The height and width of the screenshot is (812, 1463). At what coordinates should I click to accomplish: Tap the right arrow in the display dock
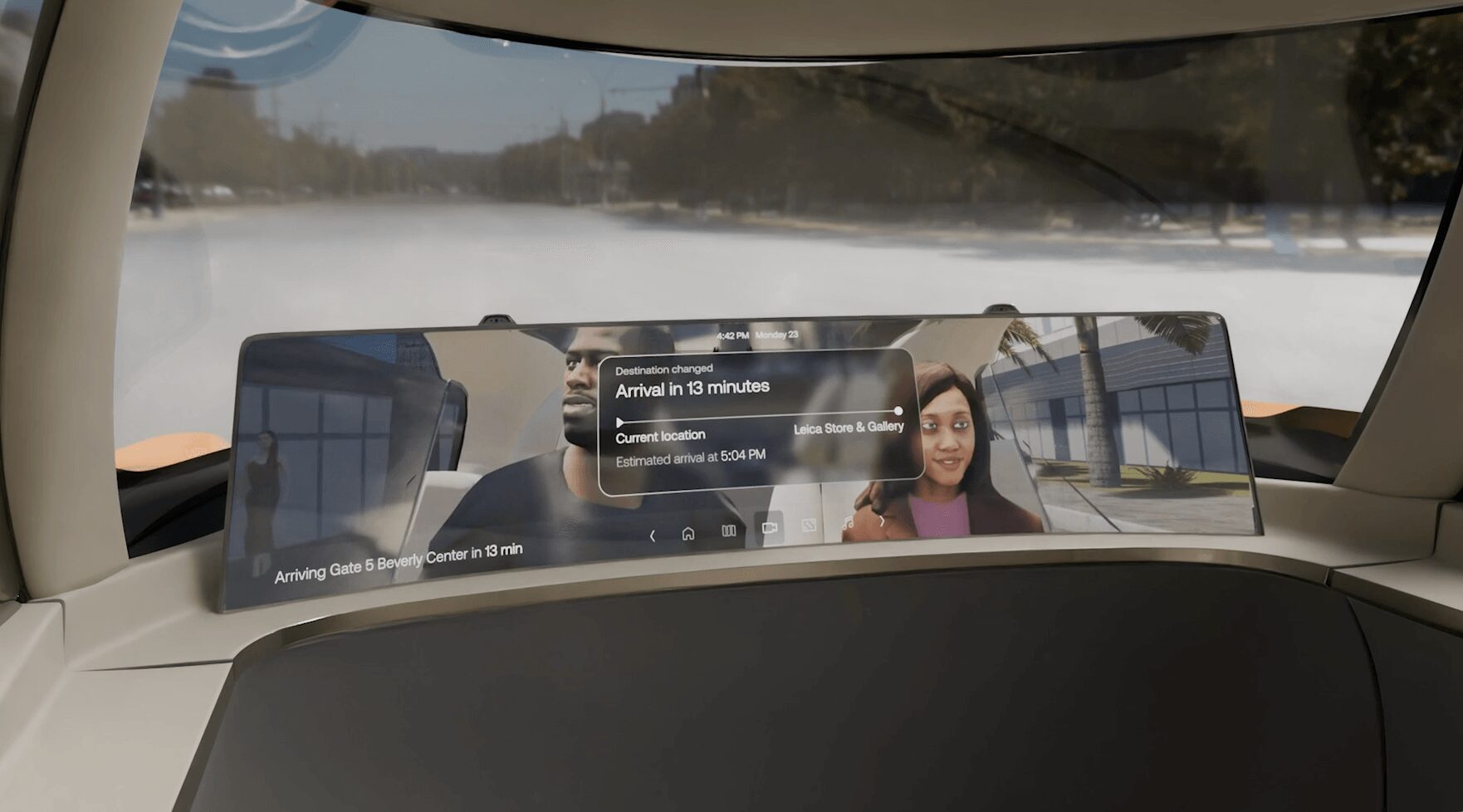(x=882, y=521)
